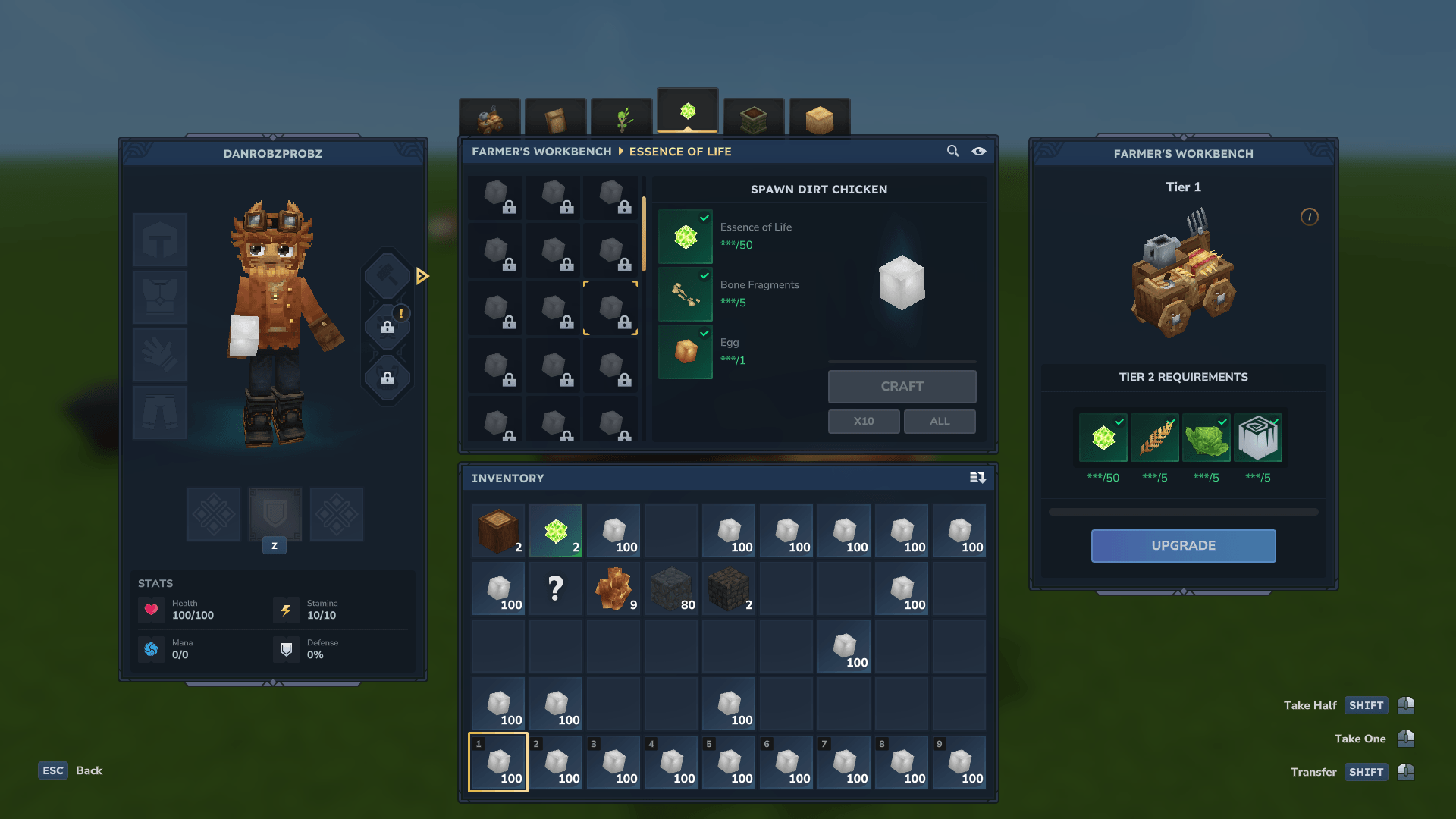Switch to the plant sprout tab
1456x819 pixels.
[x=622, y=119]
